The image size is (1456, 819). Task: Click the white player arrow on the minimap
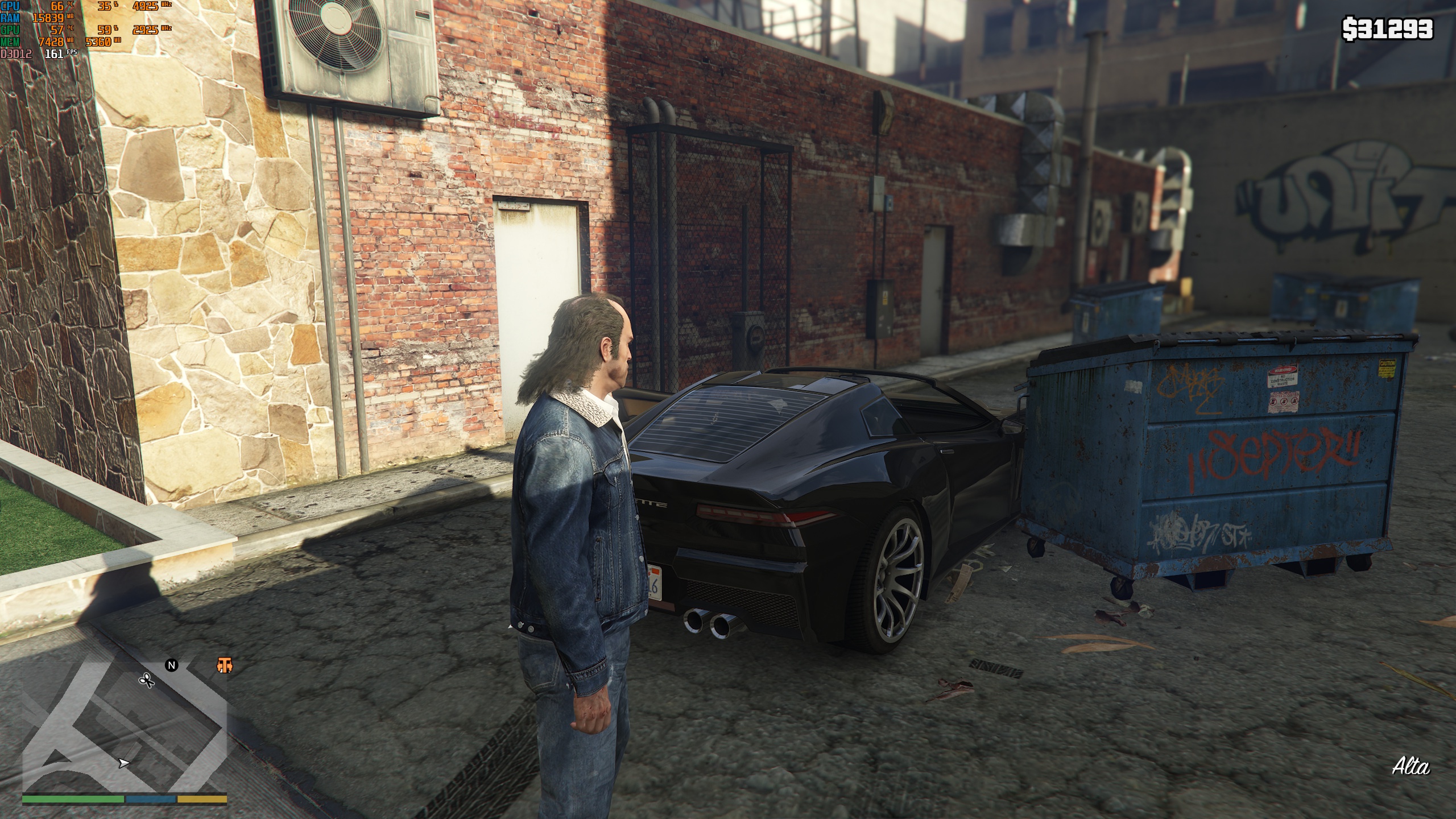click(x=123, y=763)
